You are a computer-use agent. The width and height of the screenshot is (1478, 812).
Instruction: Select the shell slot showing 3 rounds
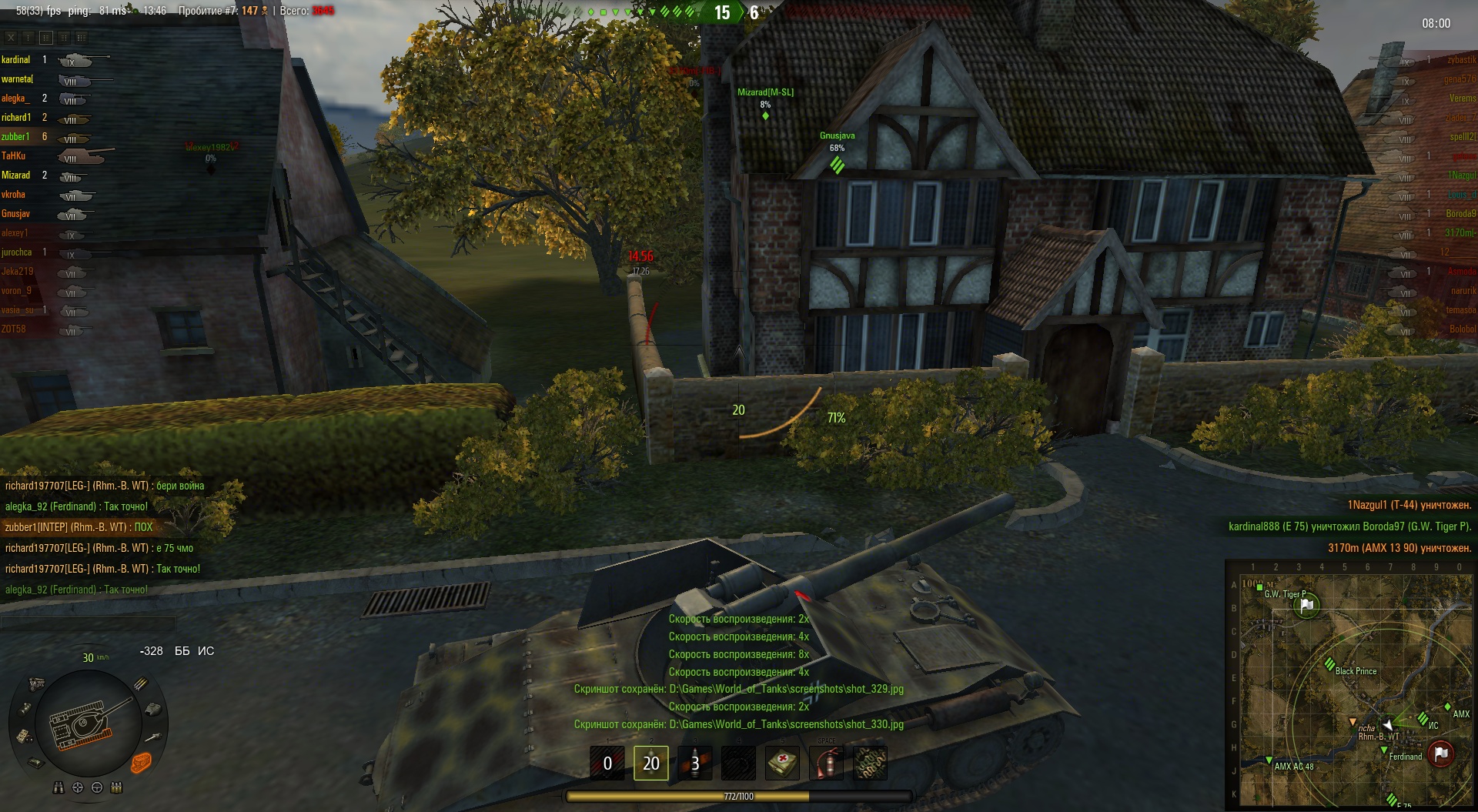[x=694, y=763]
